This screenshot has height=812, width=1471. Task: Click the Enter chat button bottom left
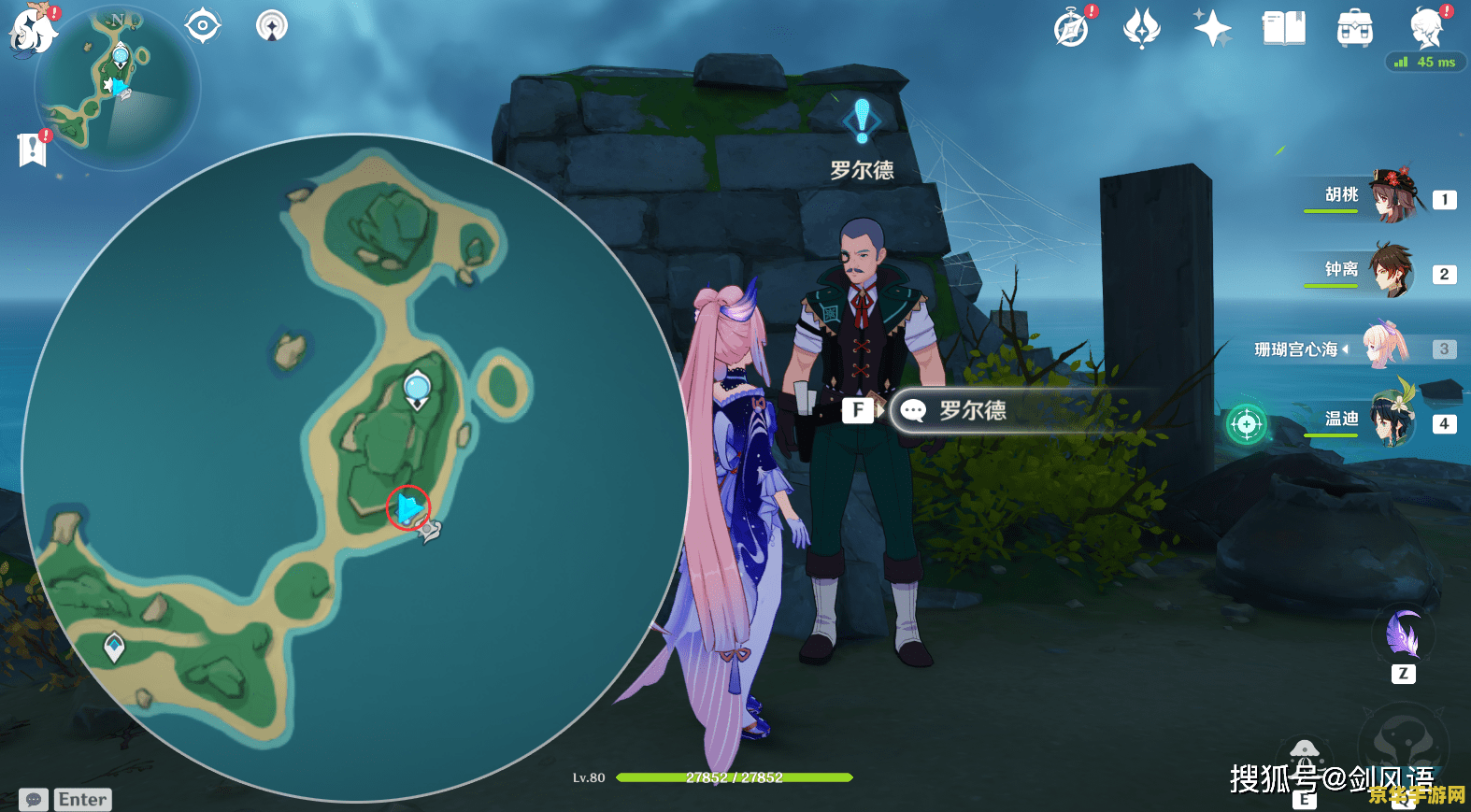(x=82, y=800)
